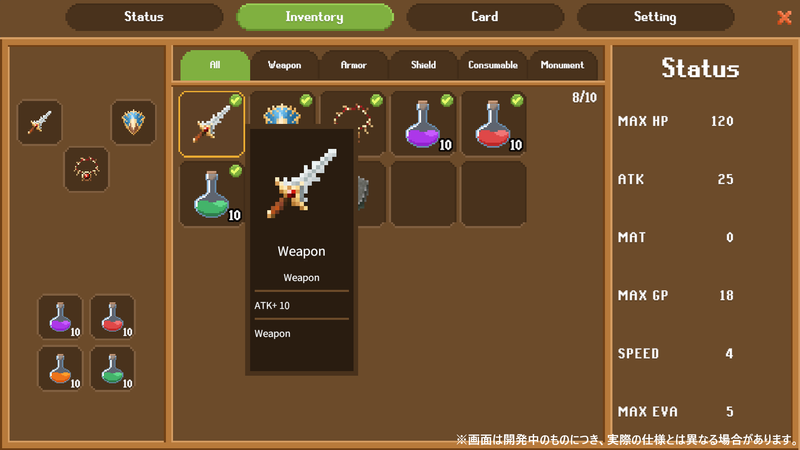Click the equipped sword weapon slot
Viewport: 800px width, 450px height.
[40, 123]
